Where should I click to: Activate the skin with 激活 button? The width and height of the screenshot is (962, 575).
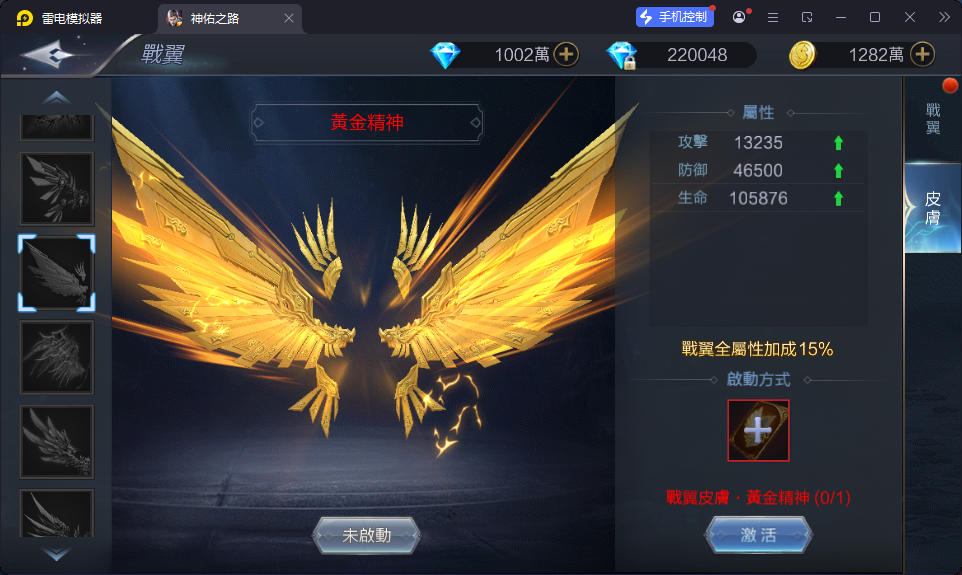pos(758,535)
